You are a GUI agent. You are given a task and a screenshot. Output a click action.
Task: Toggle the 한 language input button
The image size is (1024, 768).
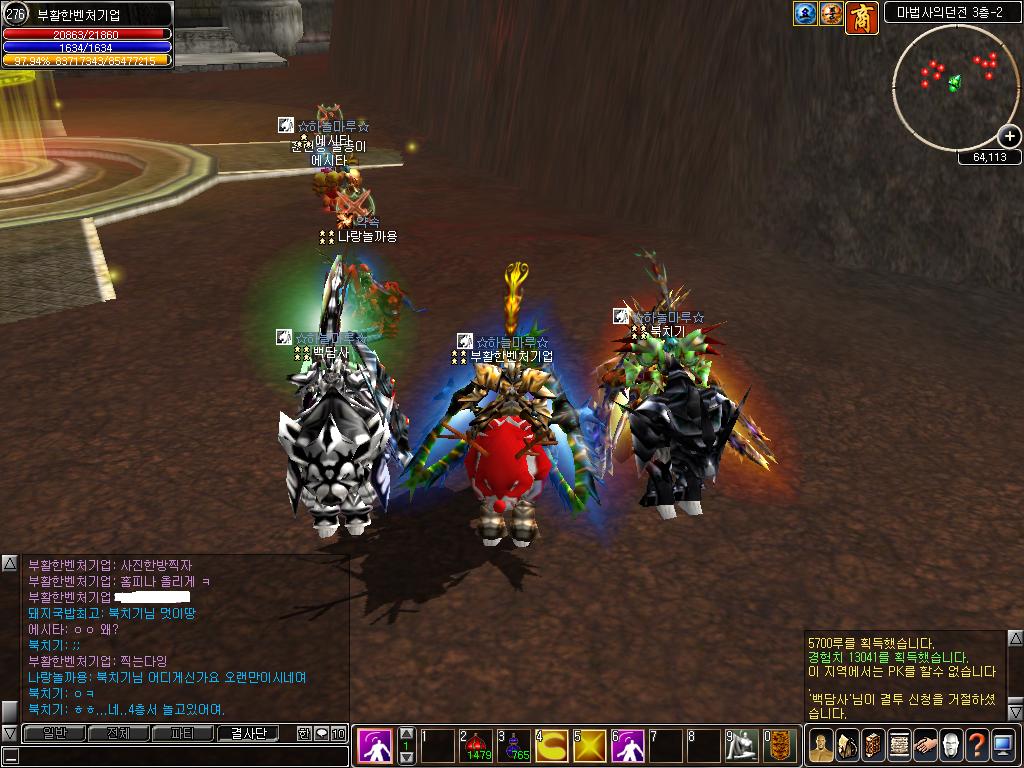tap(304, 733)
